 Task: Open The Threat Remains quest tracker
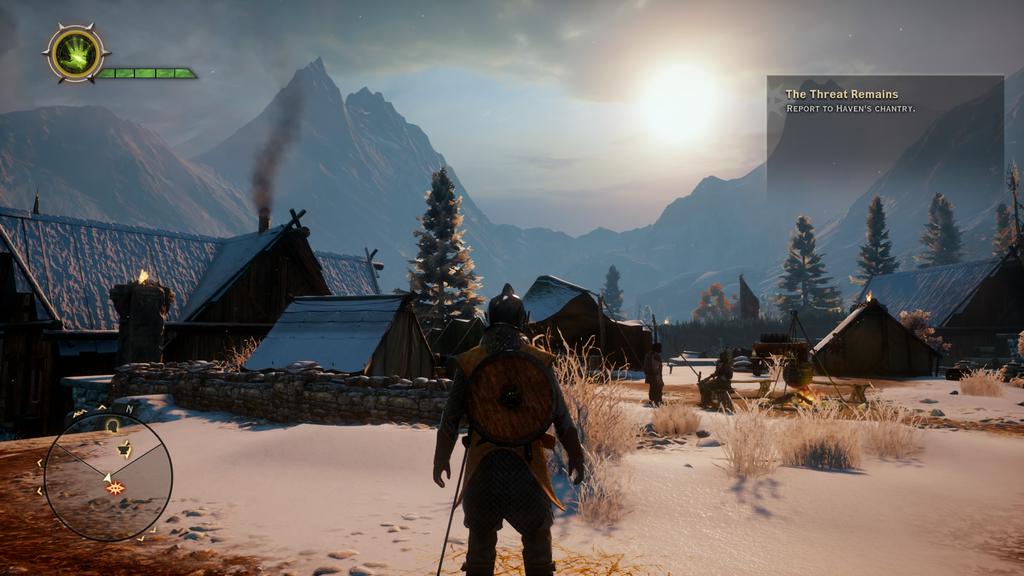(841, 95)
